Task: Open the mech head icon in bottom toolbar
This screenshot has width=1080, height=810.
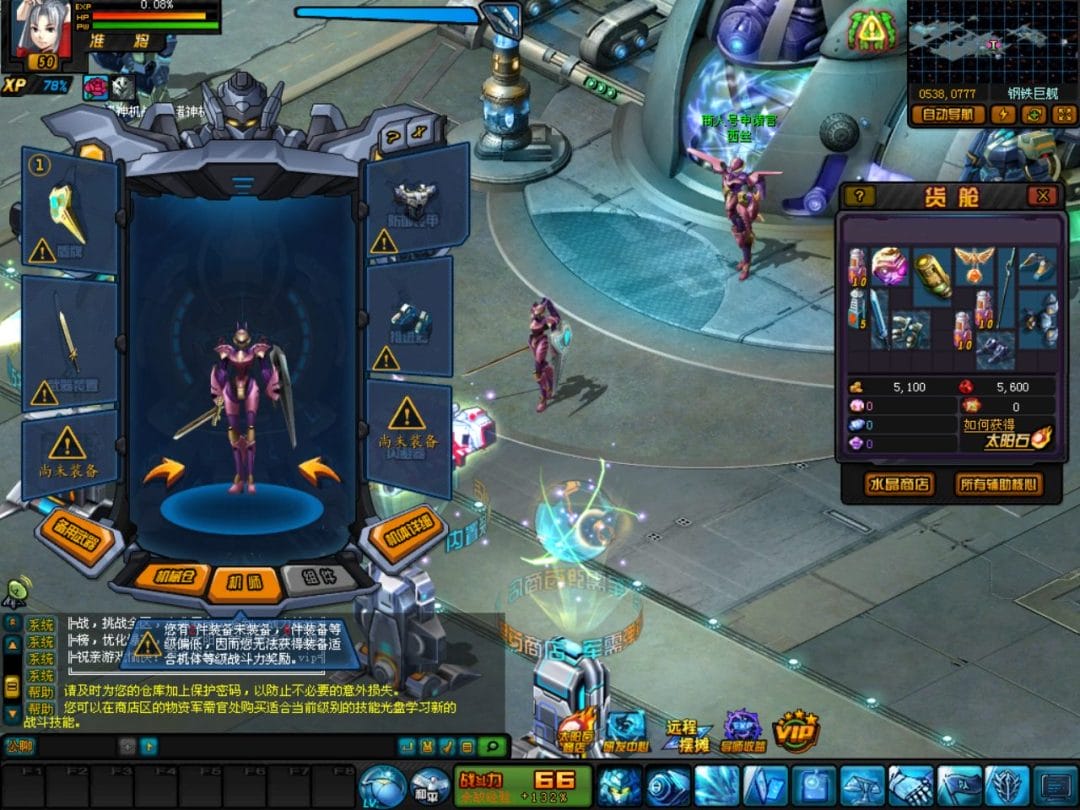Action: (623, 785)
